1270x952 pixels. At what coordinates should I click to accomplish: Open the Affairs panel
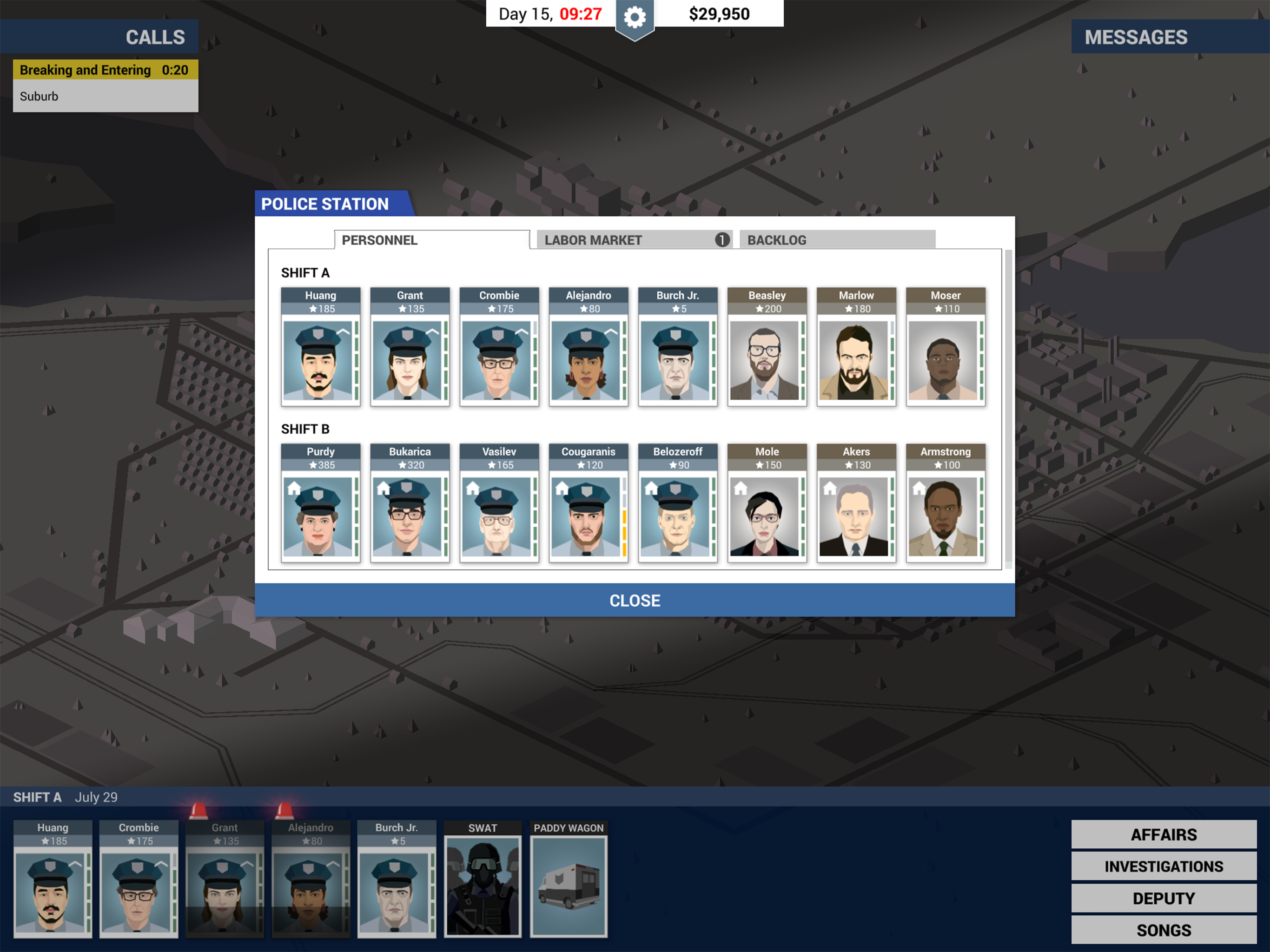click(1162, 834)
